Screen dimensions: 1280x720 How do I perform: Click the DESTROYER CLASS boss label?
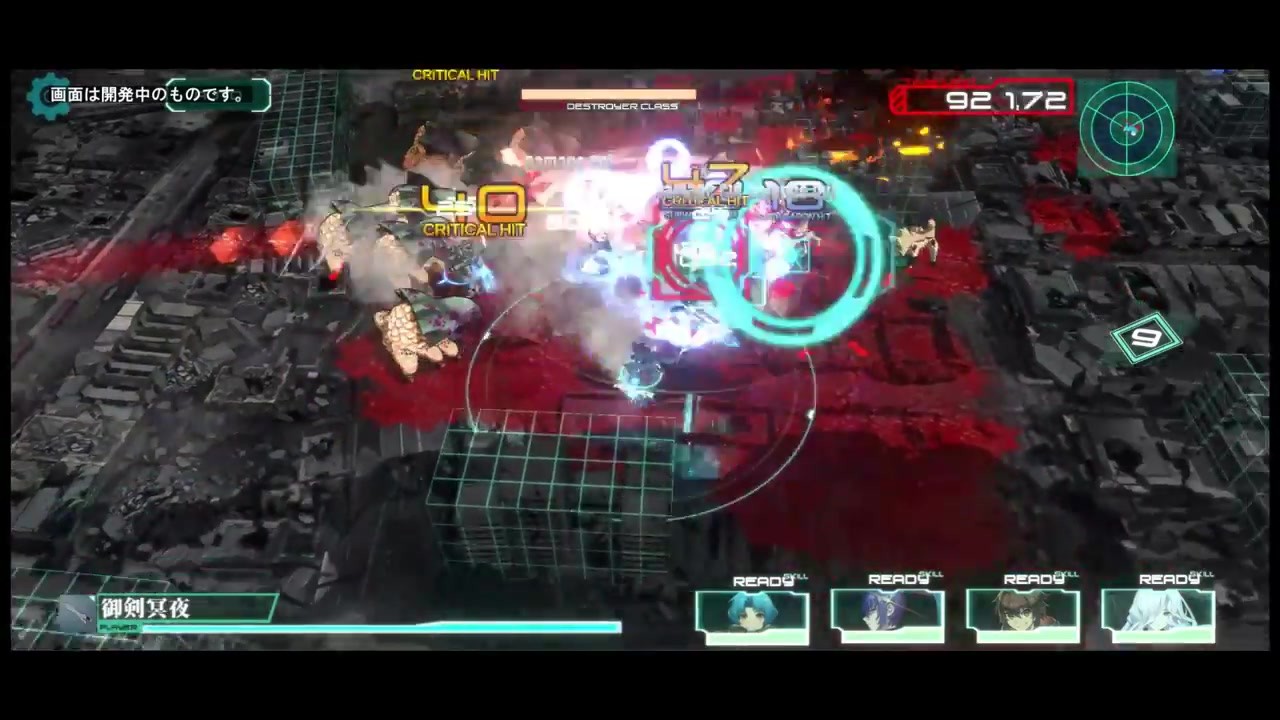point(622,105)
